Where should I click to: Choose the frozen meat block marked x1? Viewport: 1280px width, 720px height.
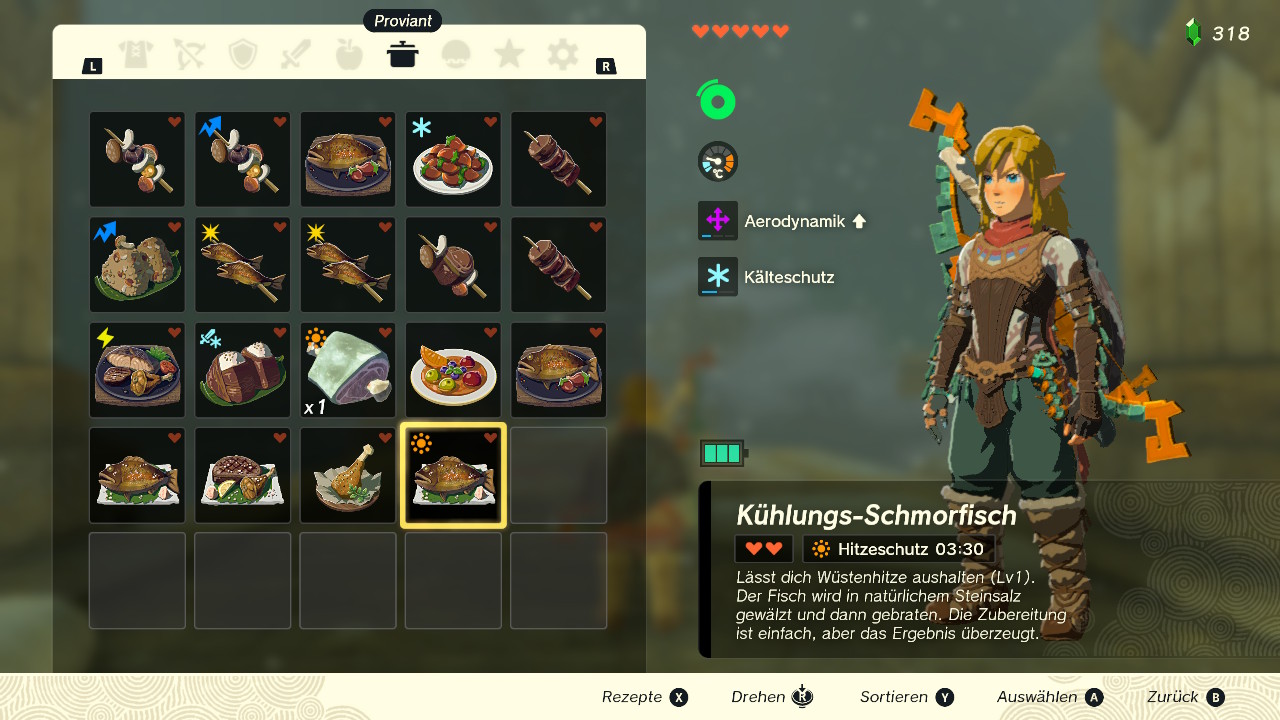tap(348, 370)
